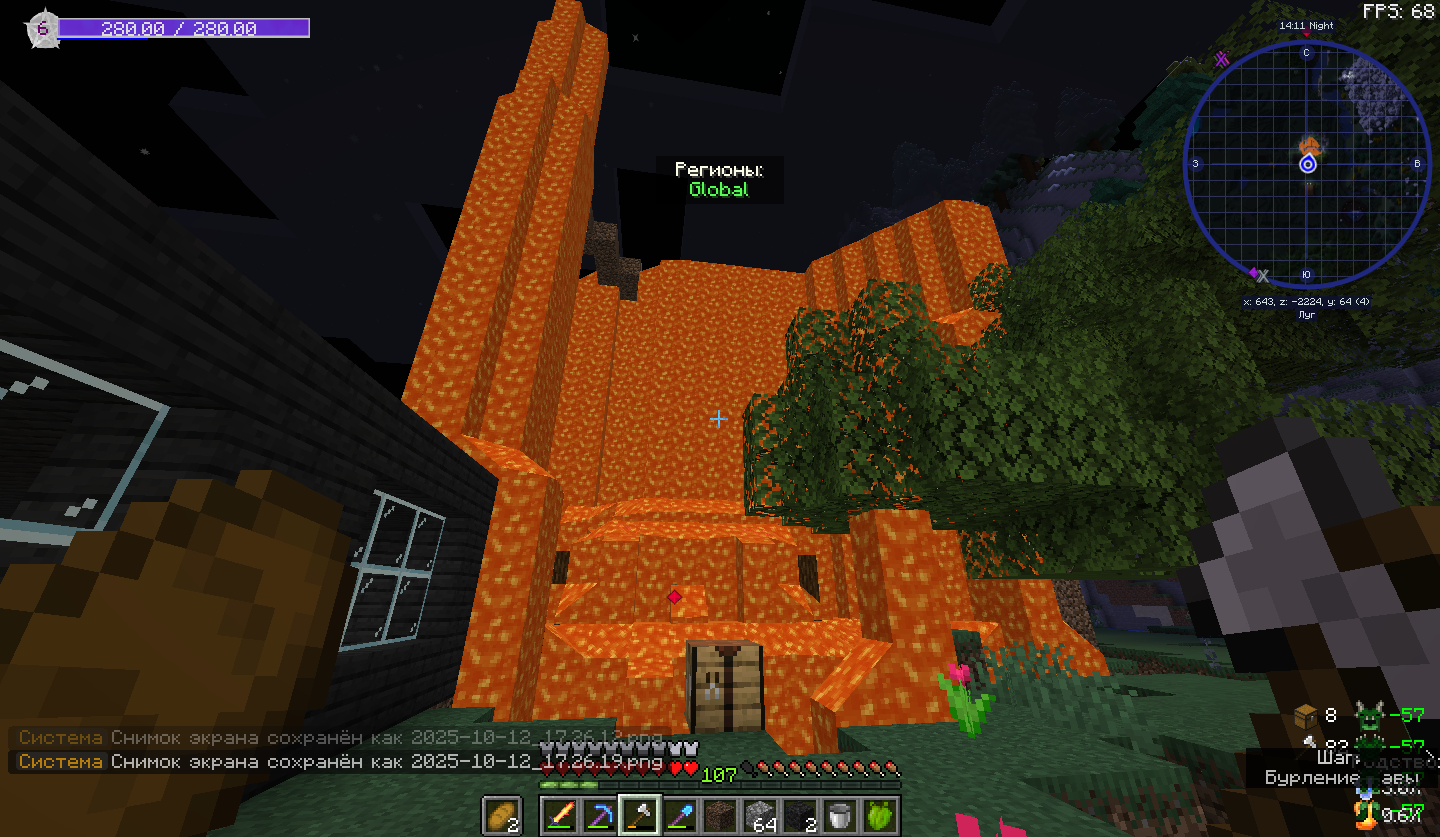Click the chest inventory counter icon
The height and width of the screenshot is (837, 1440).
[1306, 715]
